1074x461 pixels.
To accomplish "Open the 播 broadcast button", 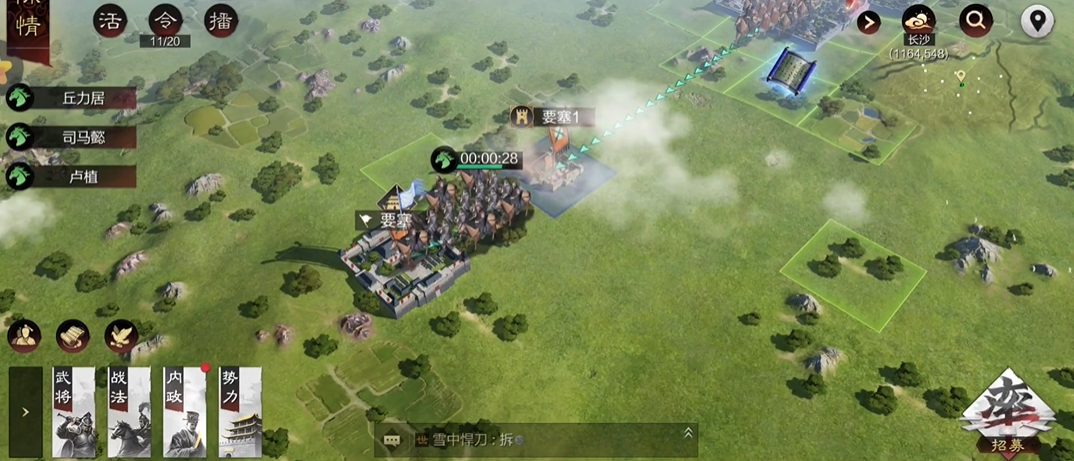I will coord(221,21).
